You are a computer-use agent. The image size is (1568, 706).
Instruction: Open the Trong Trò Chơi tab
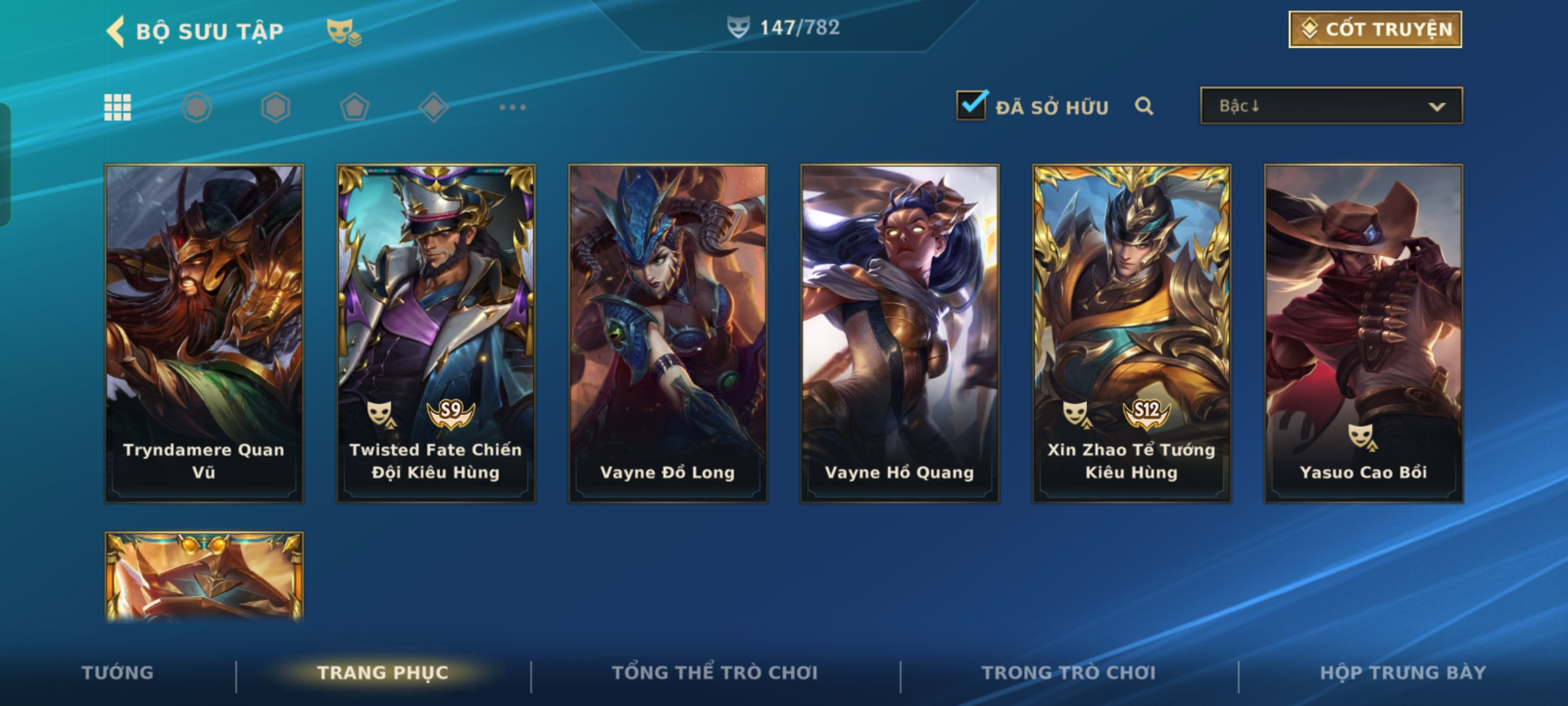point(1069,673)
